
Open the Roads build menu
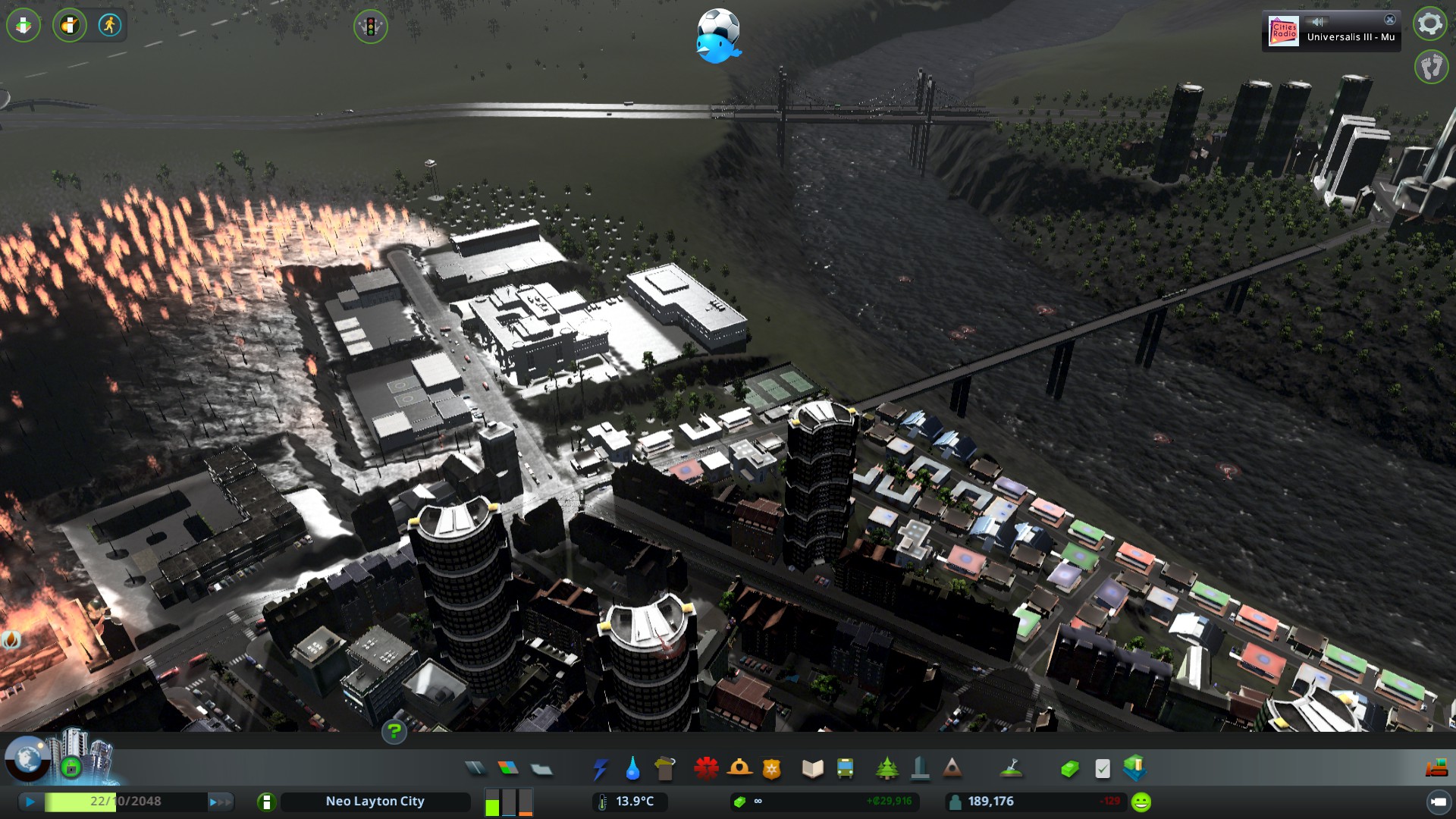coord(475,769)
